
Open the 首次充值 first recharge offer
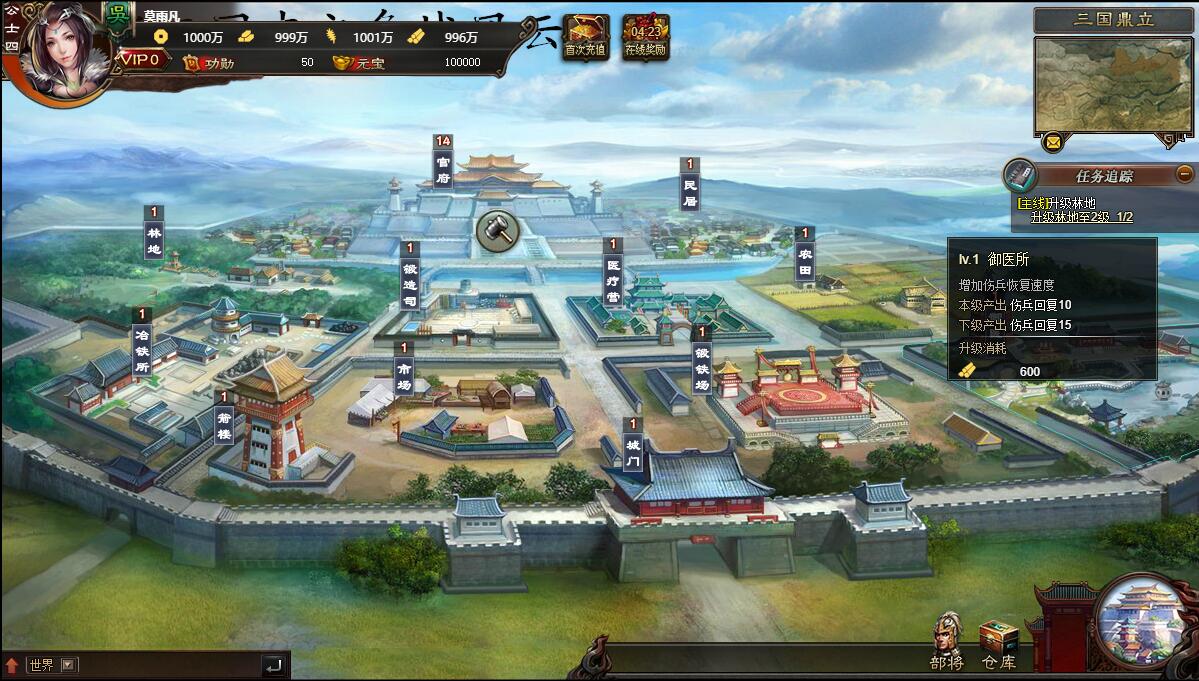click(585, 37)
